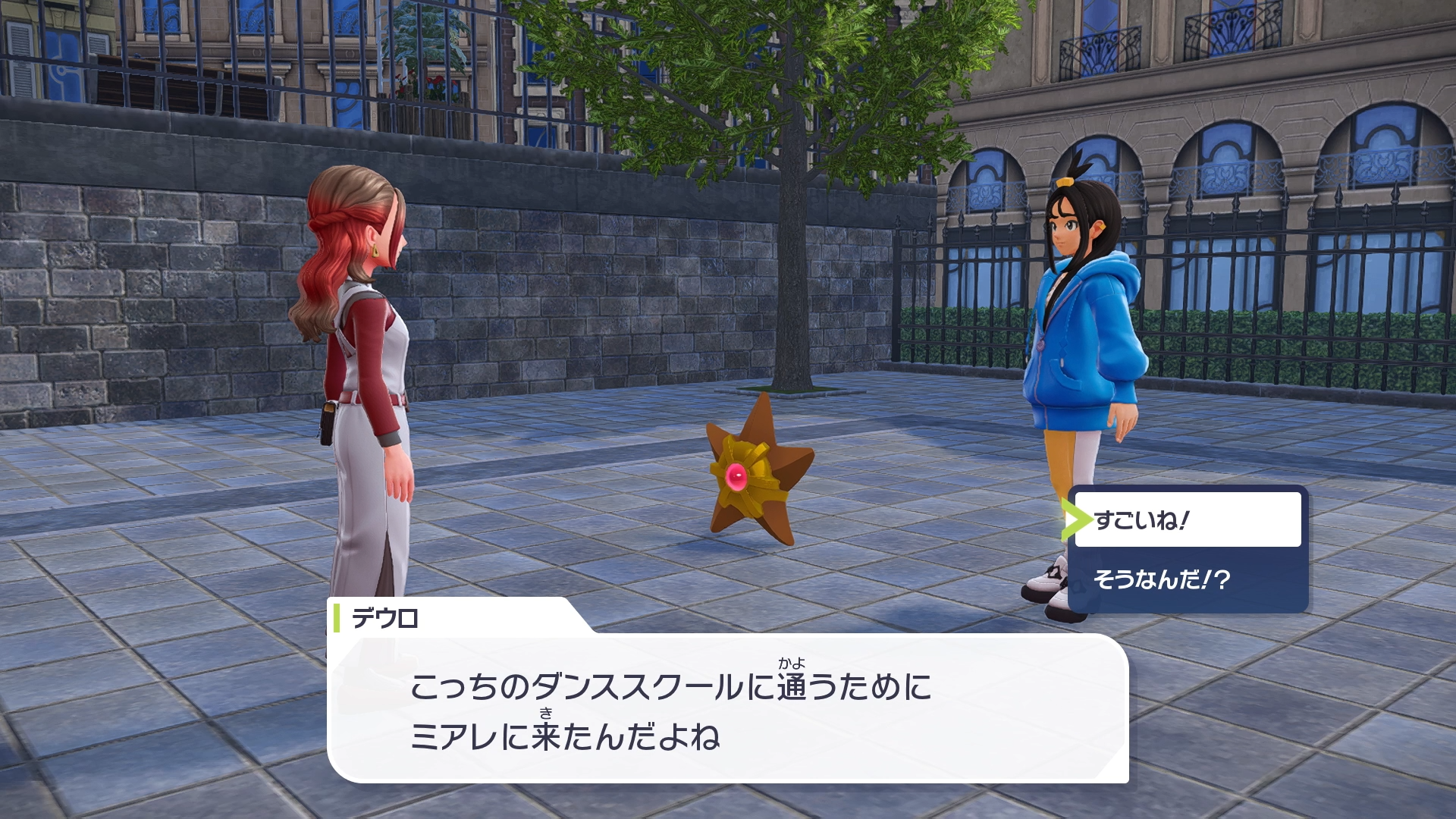Image resolution: width=1456 pixels, height=819 pixels.
Task: Choose the 「すごいね!」 reply option
Action: pos(1187,520)
